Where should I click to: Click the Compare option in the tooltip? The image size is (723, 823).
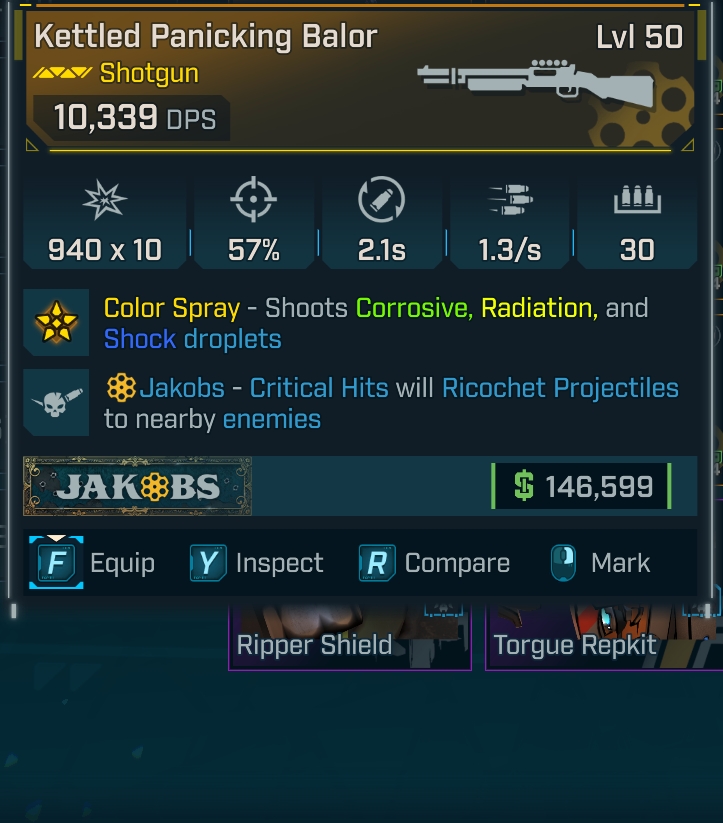[x=435, y=563]
